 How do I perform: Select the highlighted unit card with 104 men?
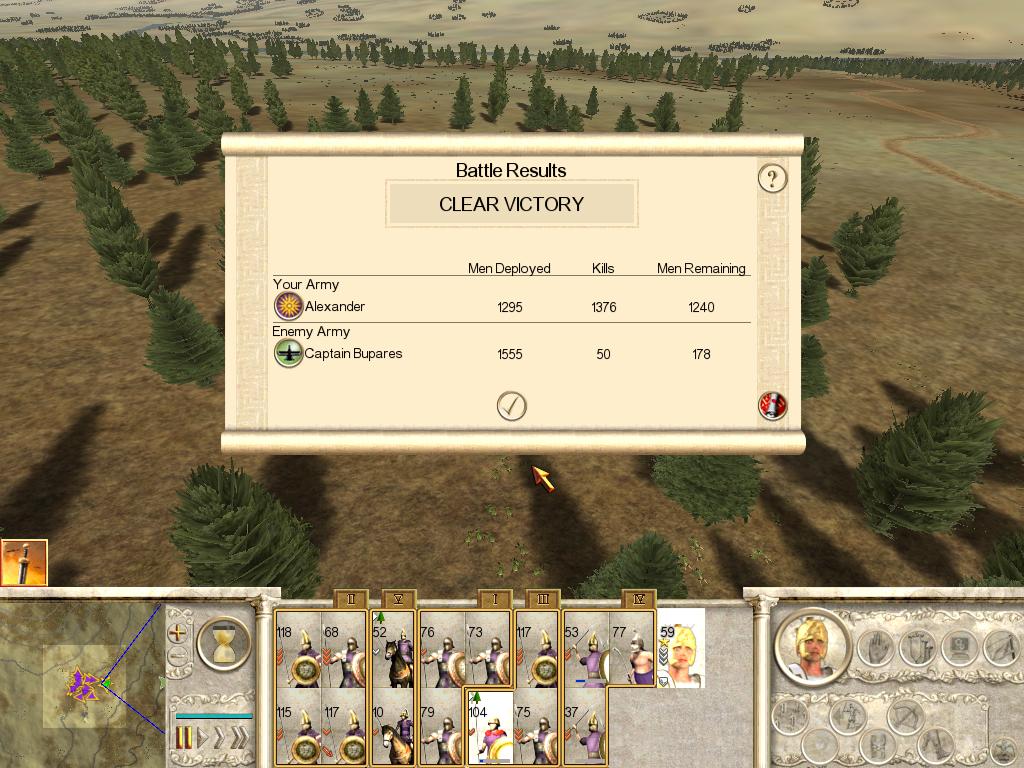pos(490,726)
